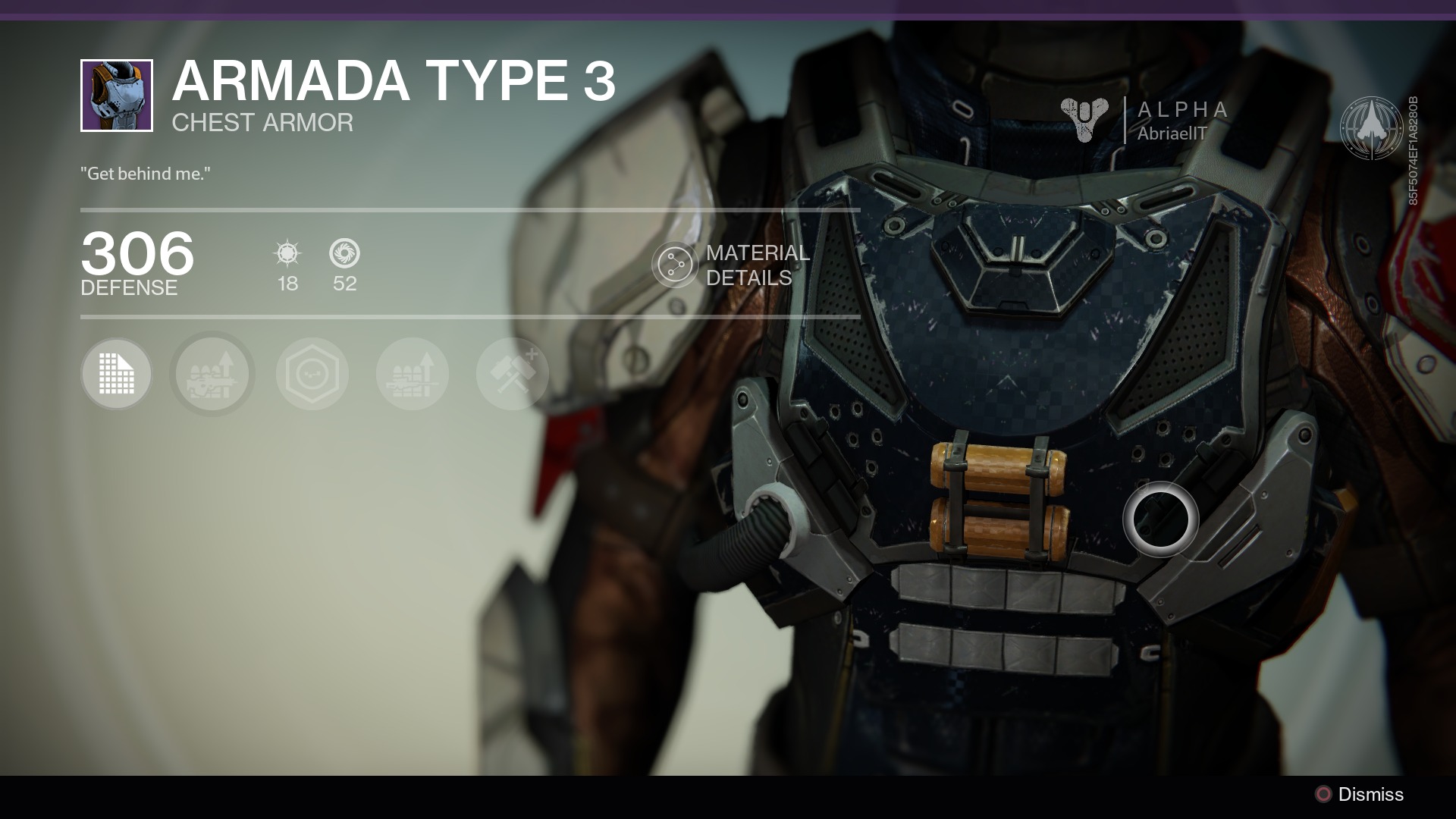
Task: Select the sniper rifle ammo perk node
Action: 413,375
